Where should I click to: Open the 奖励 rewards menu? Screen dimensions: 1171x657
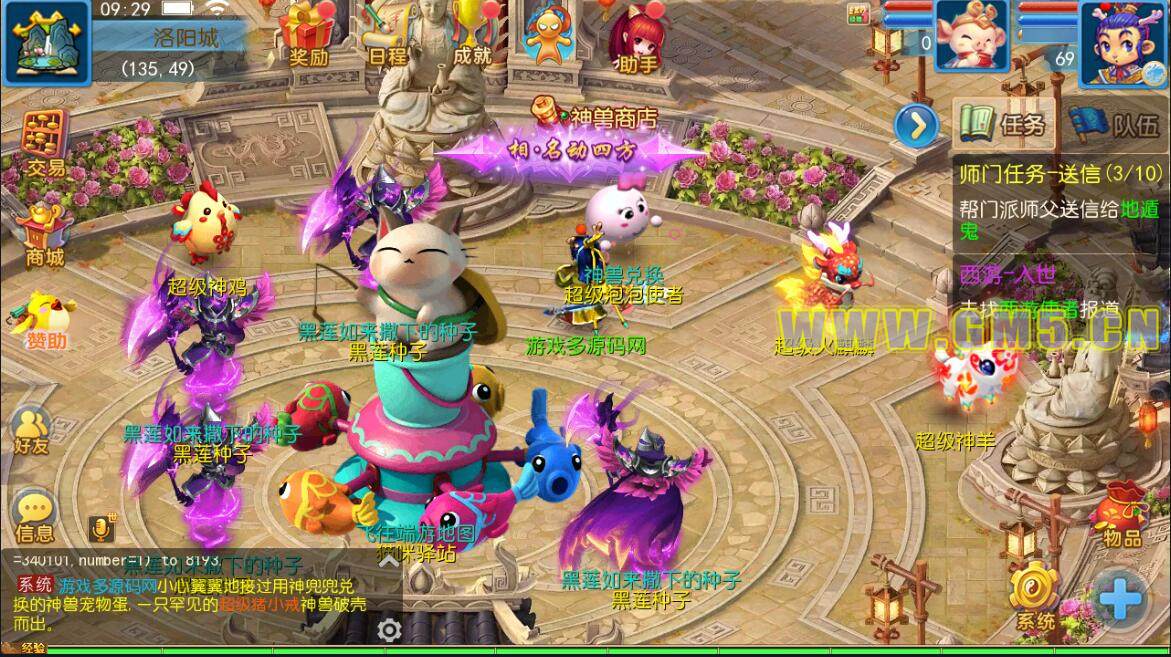tap(308, 33)
